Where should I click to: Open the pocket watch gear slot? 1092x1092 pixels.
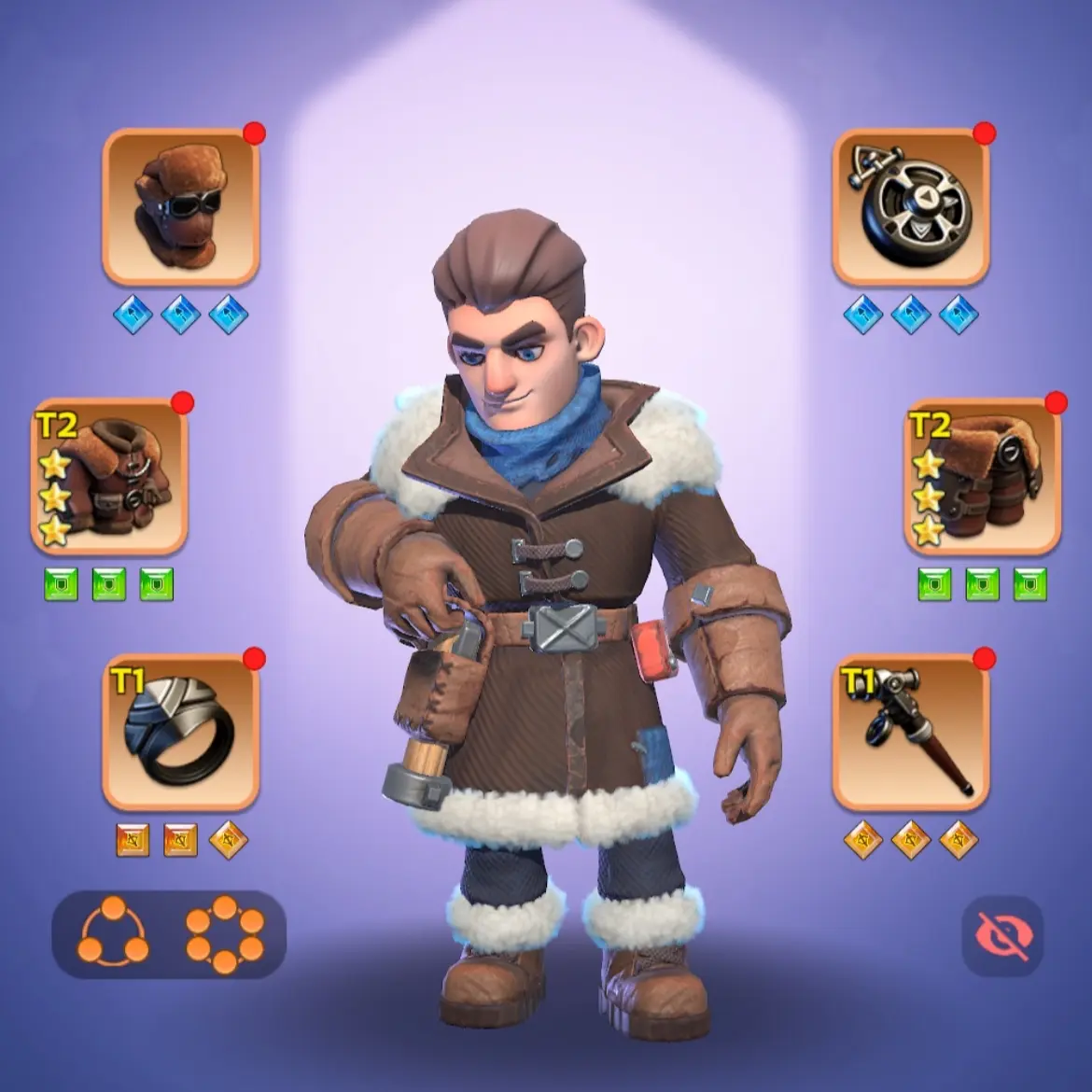tap(910, 206)
